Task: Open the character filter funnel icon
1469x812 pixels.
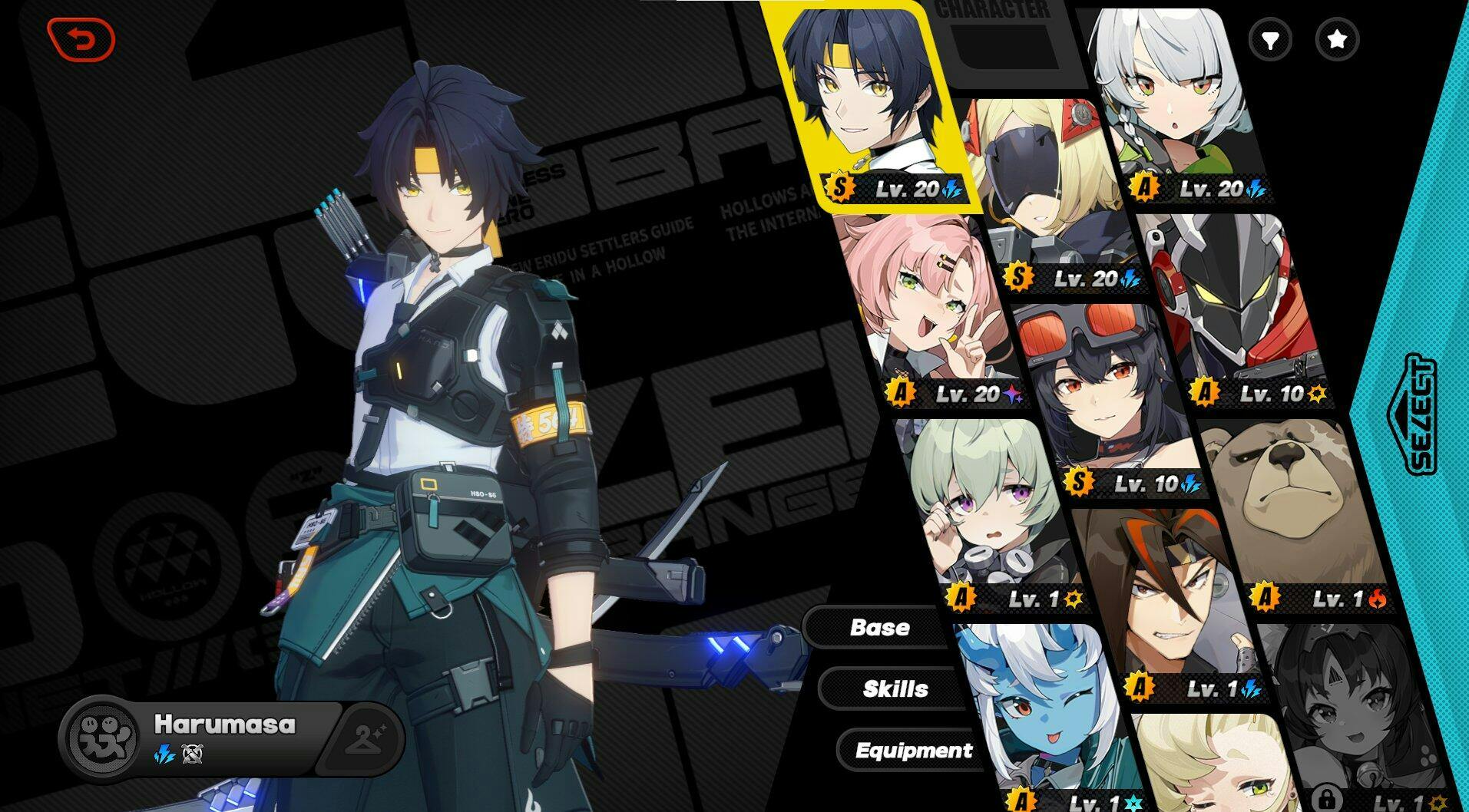Action: point(1270,39)
